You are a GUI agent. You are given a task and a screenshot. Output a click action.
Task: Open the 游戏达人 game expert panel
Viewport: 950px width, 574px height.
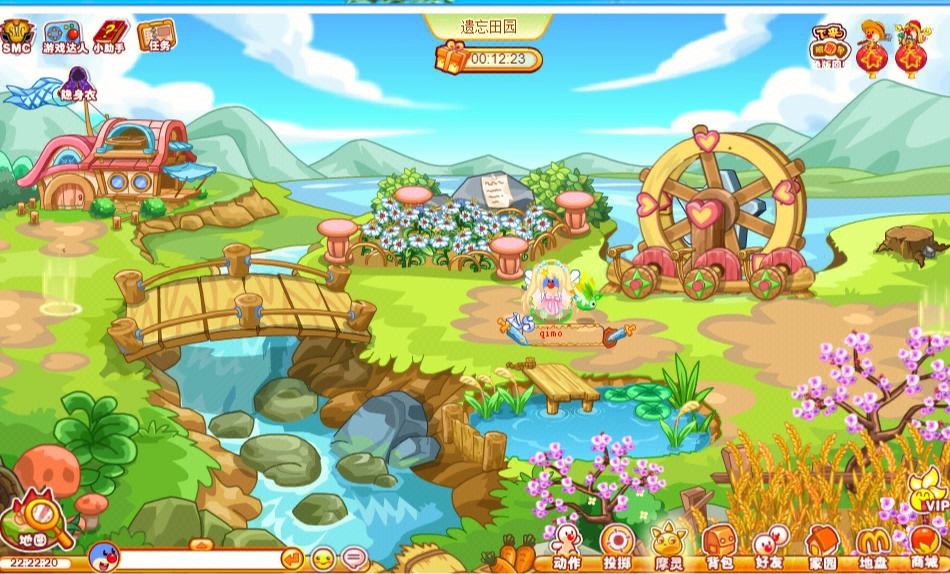click(x=62, y=38)
